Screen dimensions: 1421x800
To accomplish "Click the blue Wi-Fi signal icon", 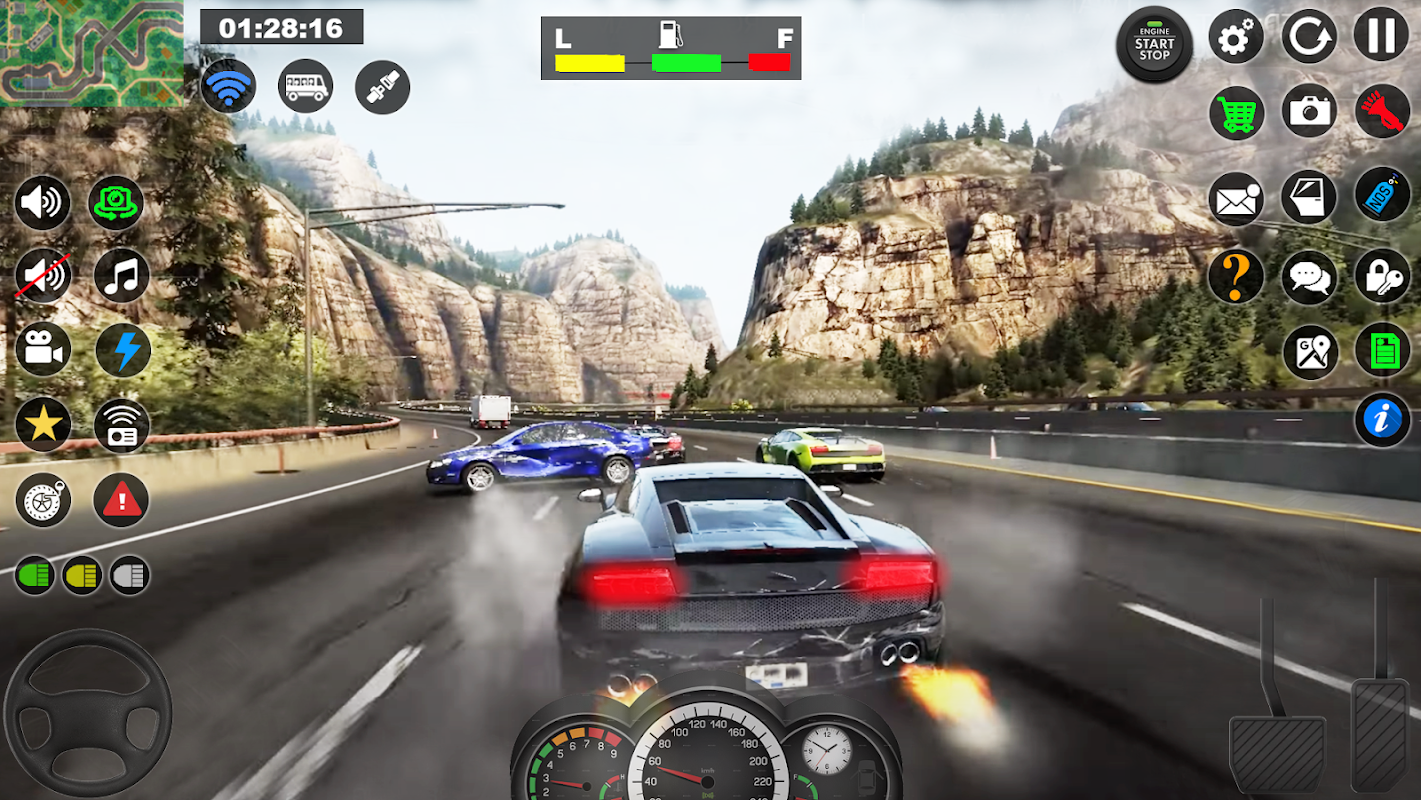I will click(x=228, y=86).
